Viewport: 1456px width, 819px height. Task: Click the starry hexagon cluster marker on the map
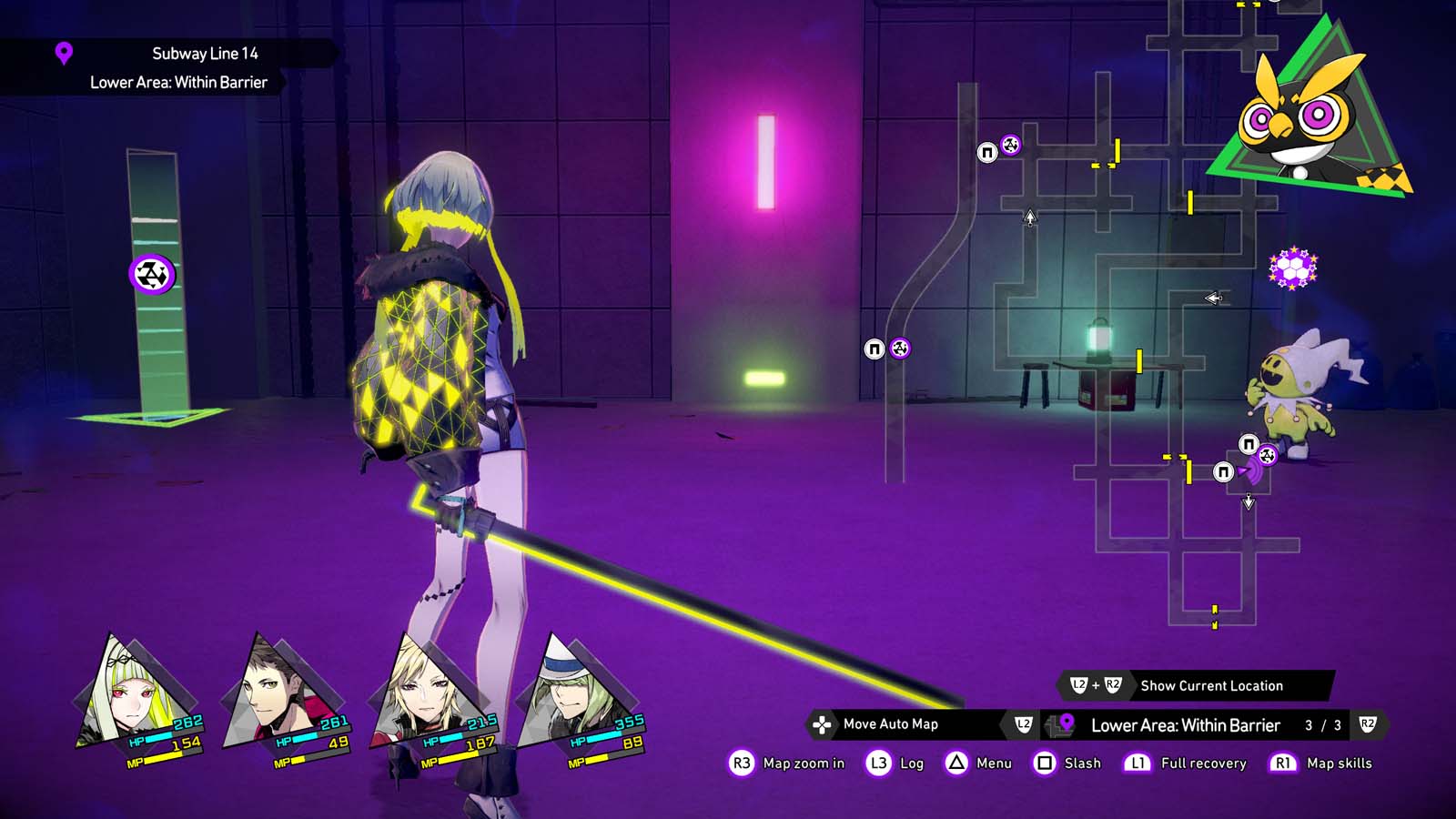coord(1292,268)
